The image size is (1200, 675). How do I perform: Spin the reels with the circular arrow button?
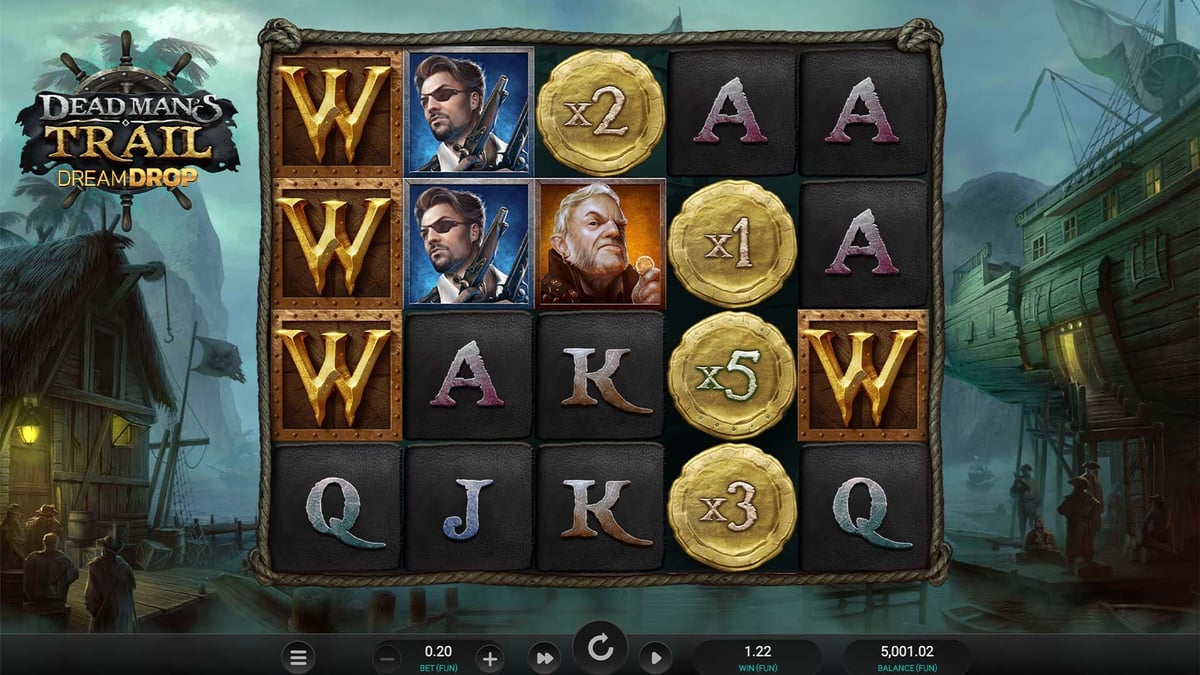[x=600, y=649]
